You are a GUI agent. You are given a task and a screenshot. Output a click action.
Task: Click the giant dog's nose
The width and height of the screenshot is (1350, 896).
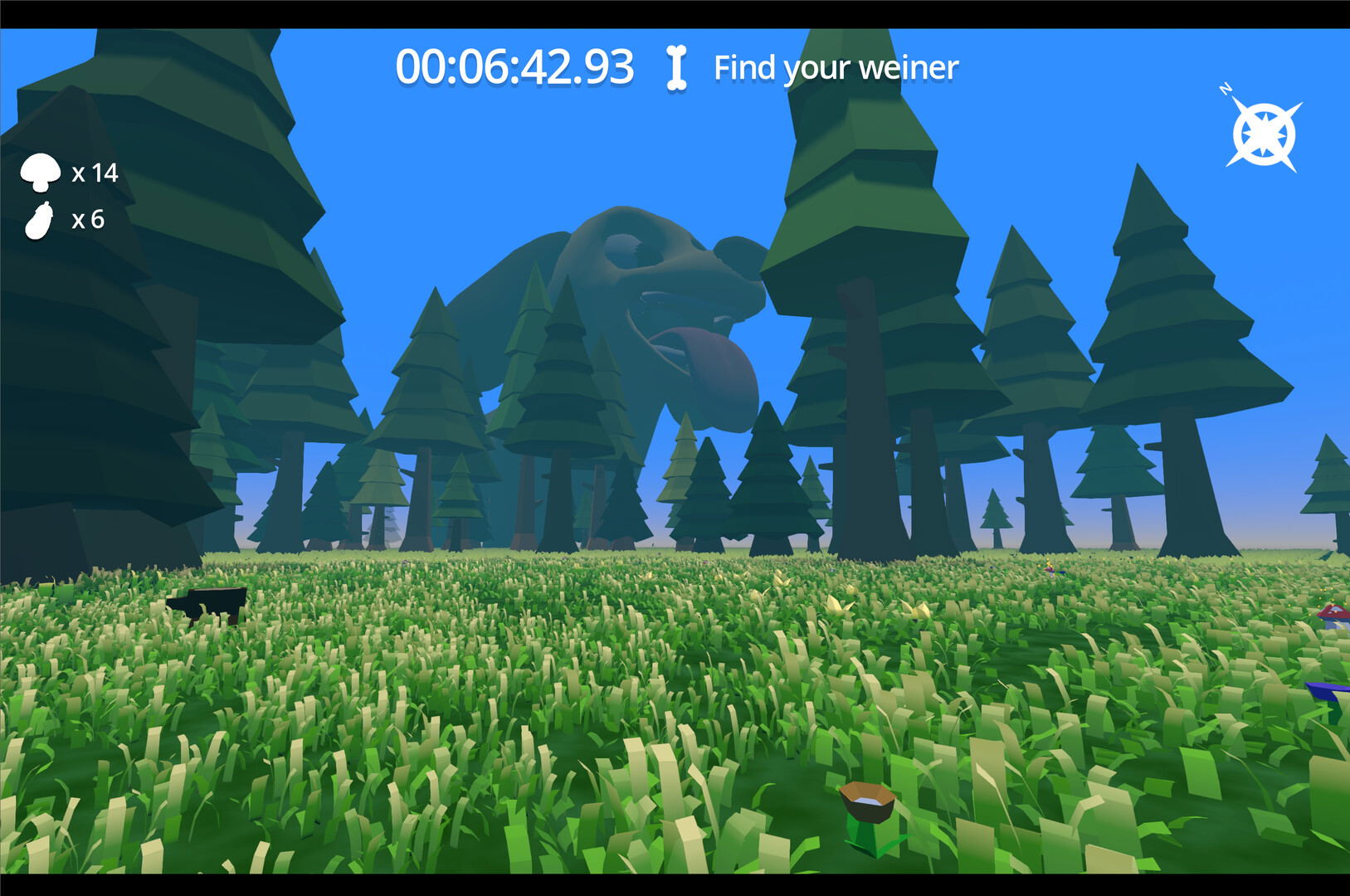(x=738, y=258)
